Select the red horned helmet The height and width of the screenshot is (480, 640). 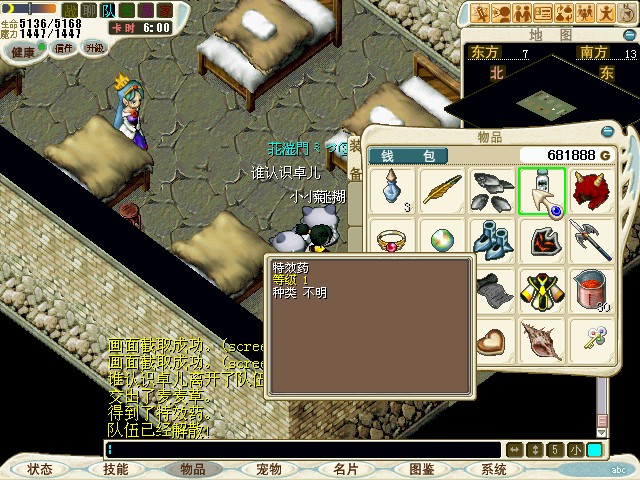(x=591, y=190)
